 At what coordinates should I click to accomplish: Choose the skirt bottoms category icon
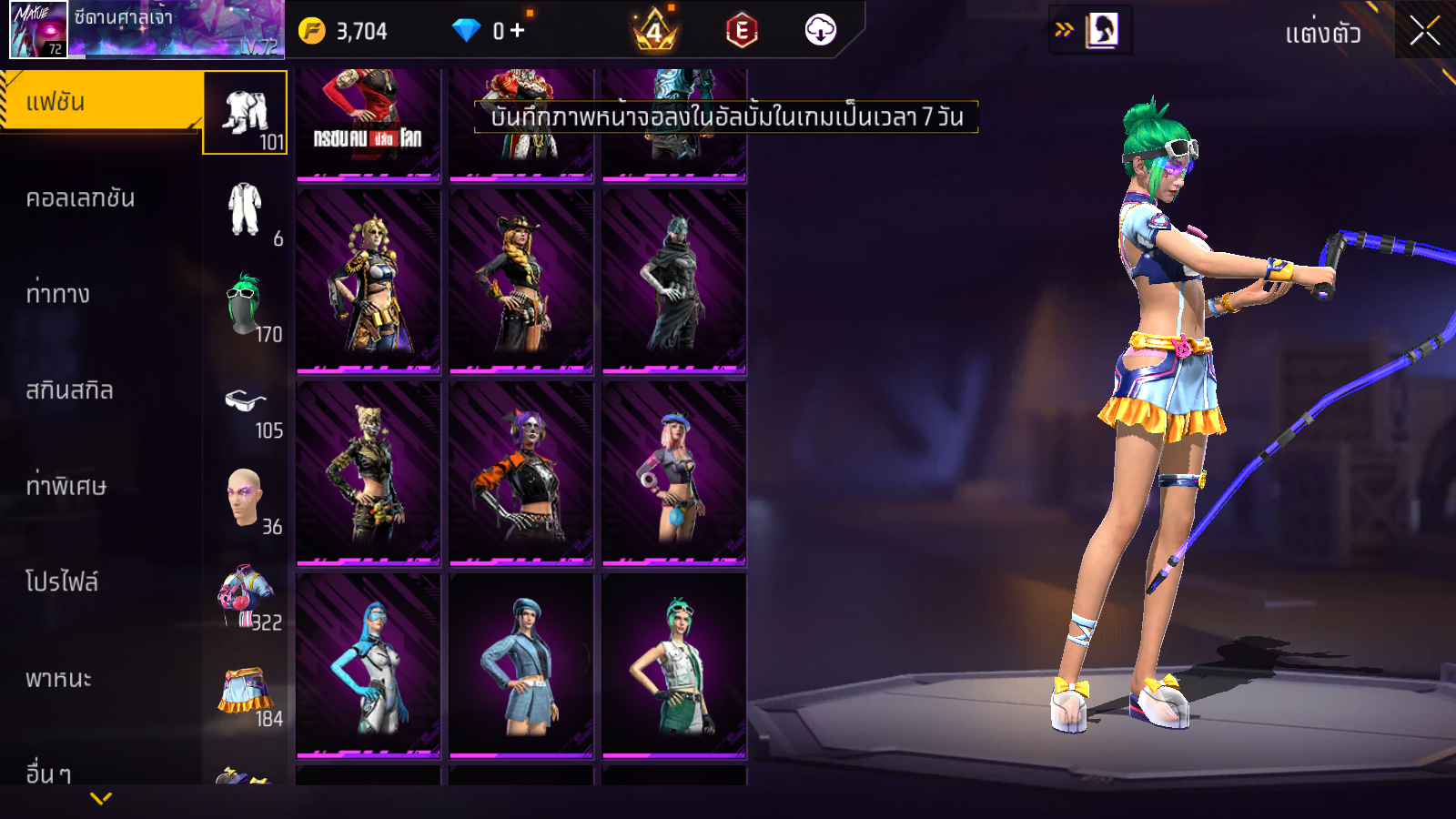245,690
